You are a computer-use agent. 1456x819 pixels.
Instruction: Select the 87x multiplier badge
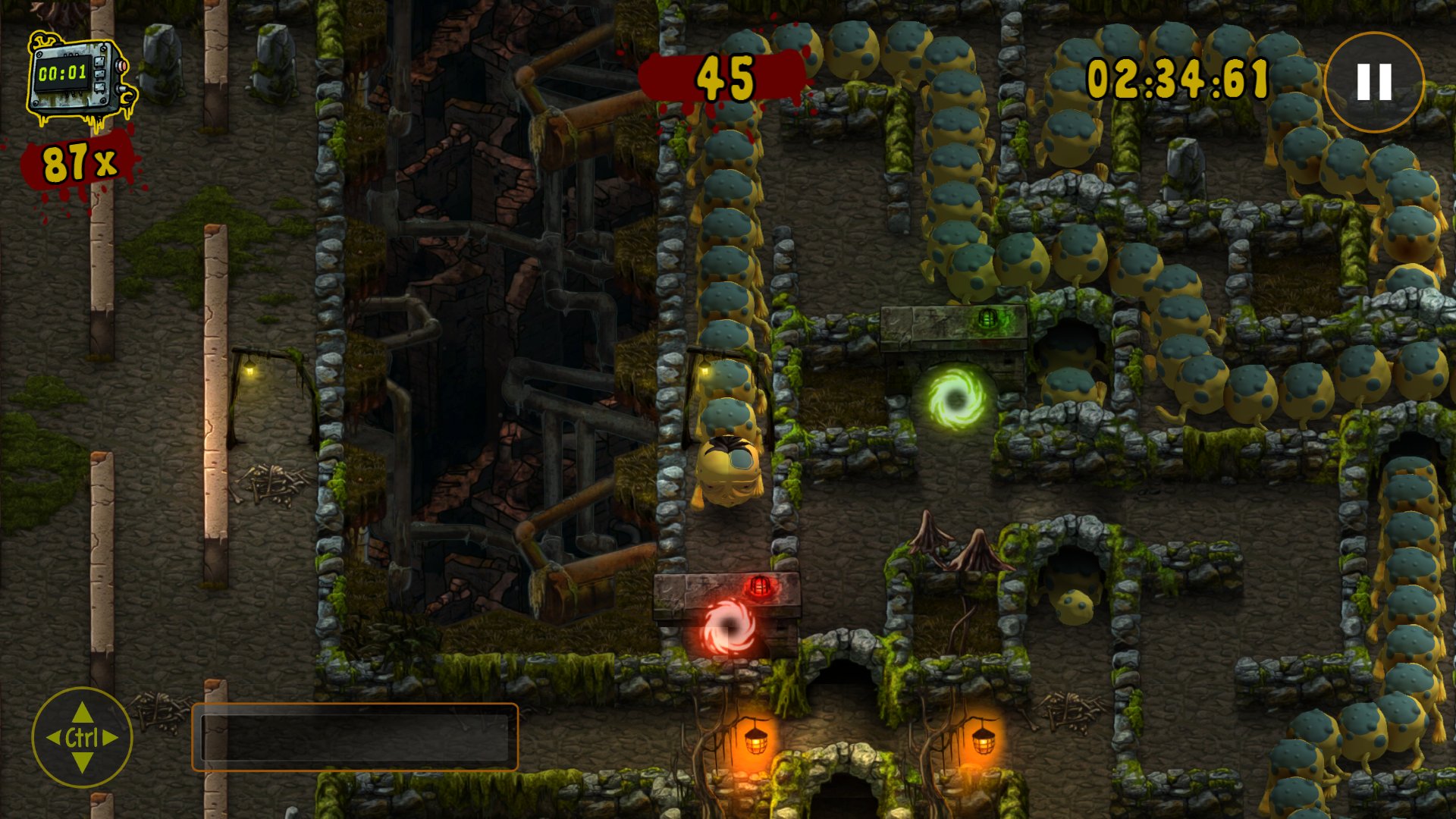[x=78, y=162]
